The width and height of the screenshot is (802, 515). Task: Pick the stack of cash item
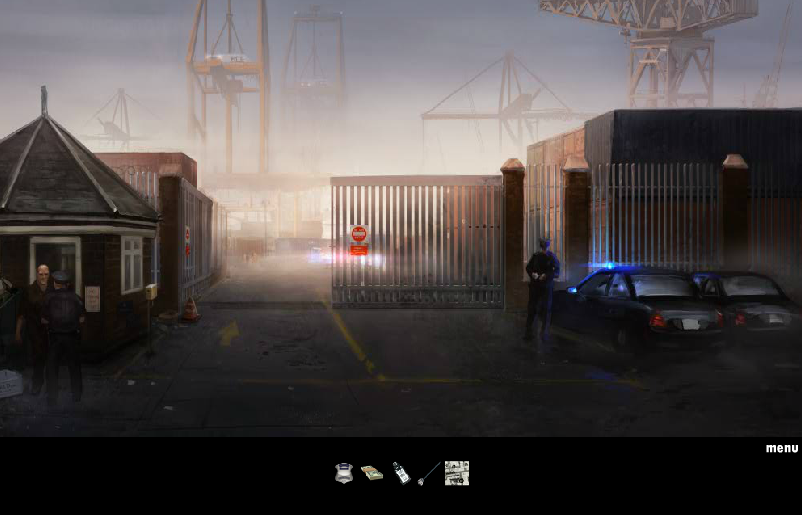372,473
